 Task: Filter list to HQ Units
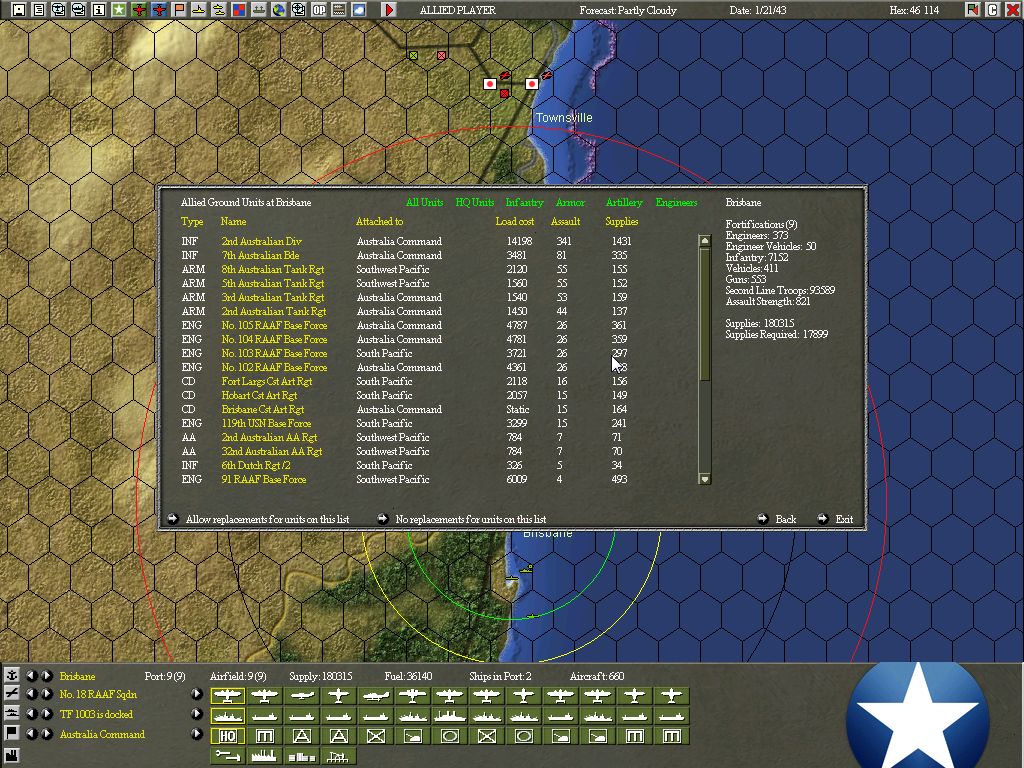click(x=475, y=203)
